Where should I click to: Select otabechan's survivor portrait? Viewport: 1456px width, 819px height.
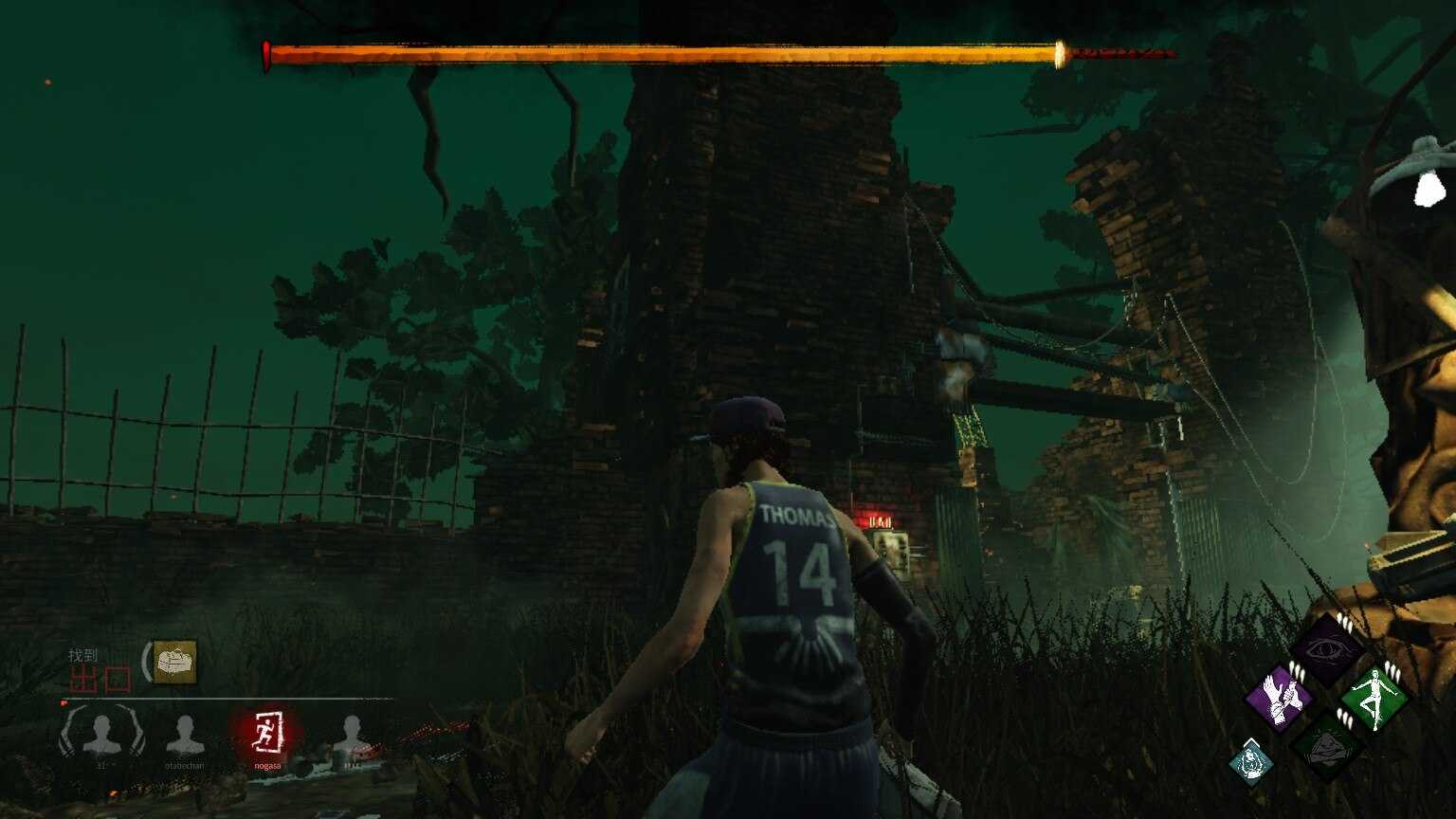185,736
